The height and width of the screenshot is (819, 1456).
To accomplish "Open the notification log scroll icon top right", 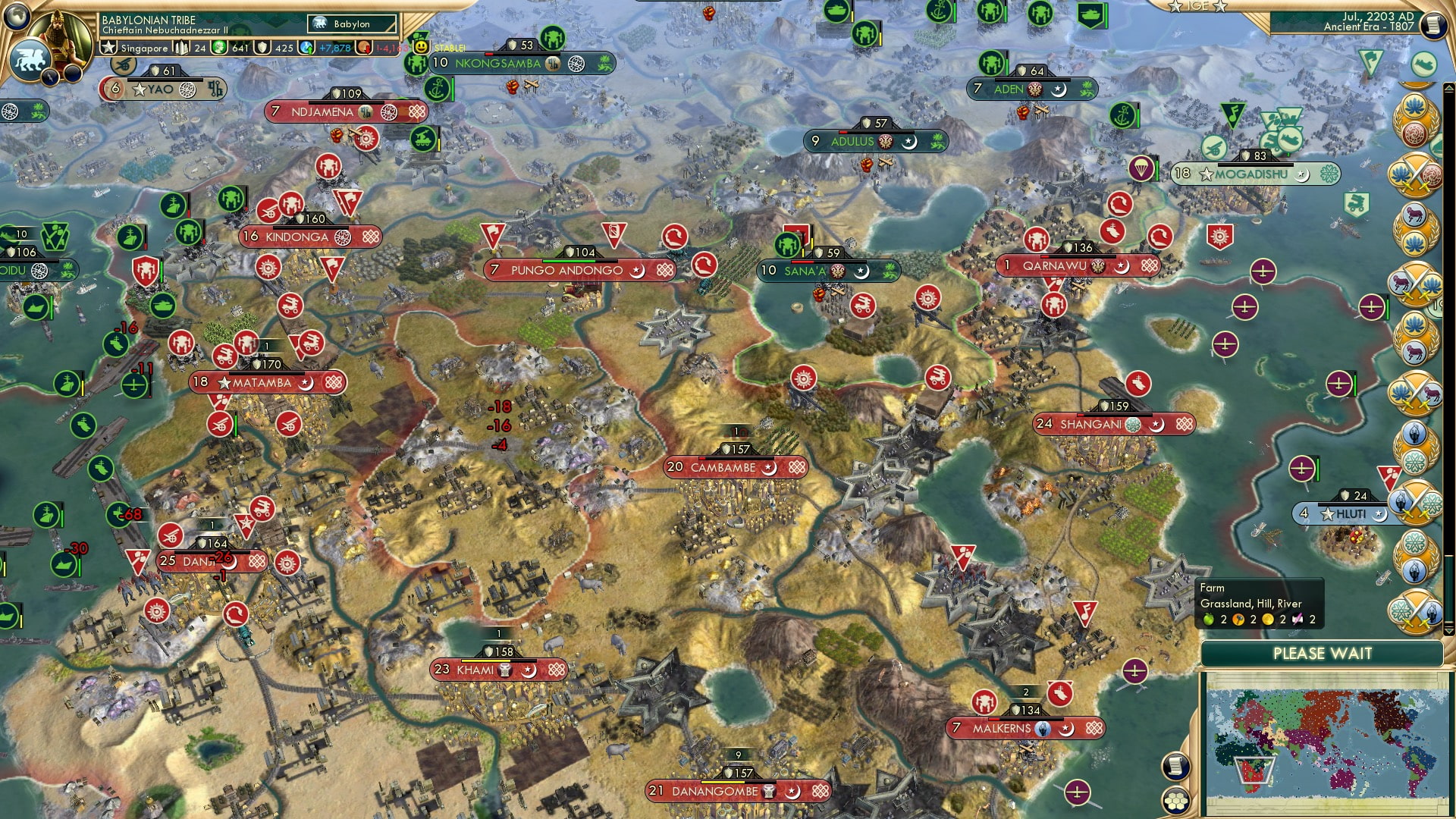I will click(1433, 25).
